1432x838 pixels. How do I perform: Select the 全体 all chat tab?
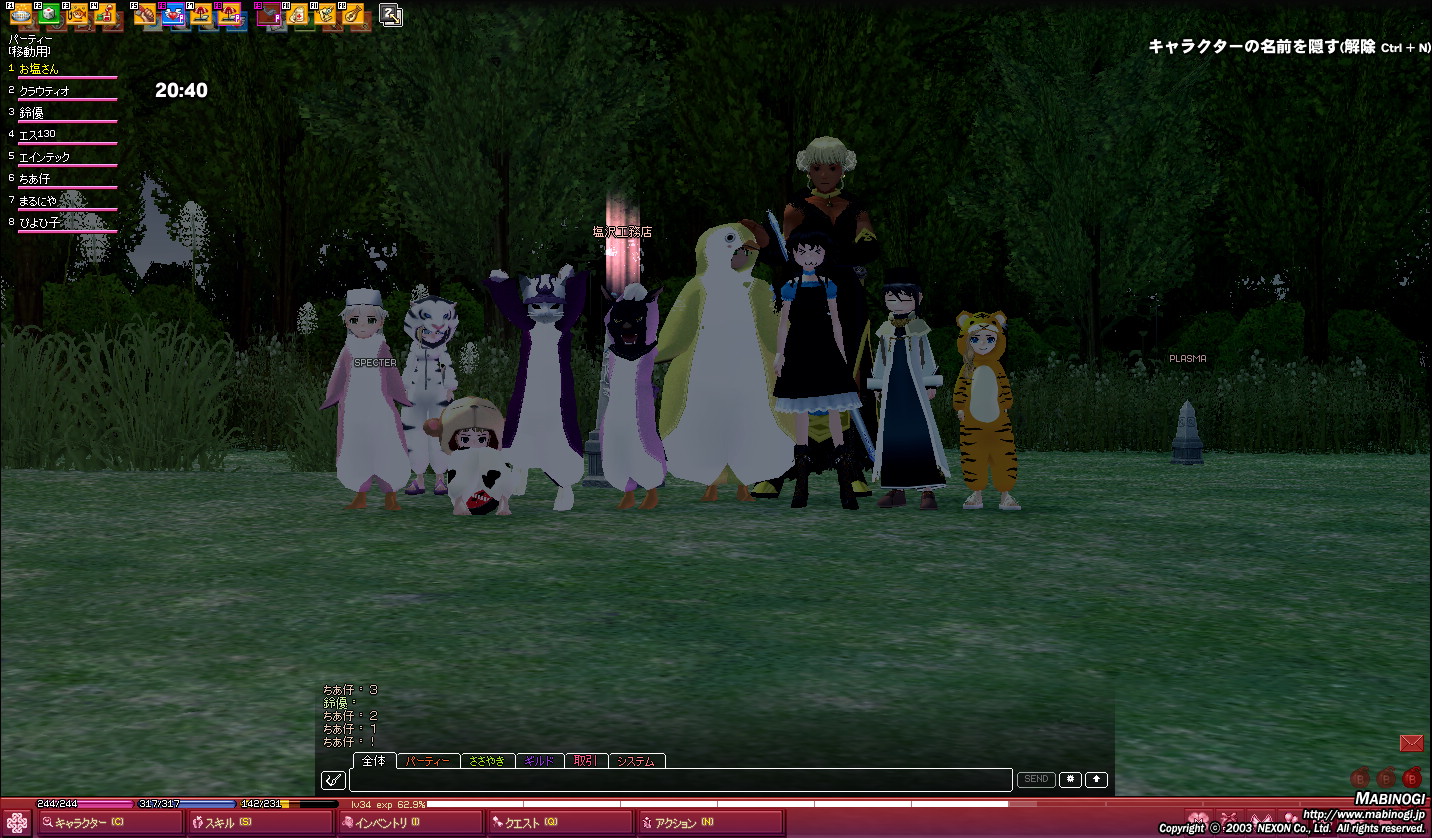click(374, 761)
